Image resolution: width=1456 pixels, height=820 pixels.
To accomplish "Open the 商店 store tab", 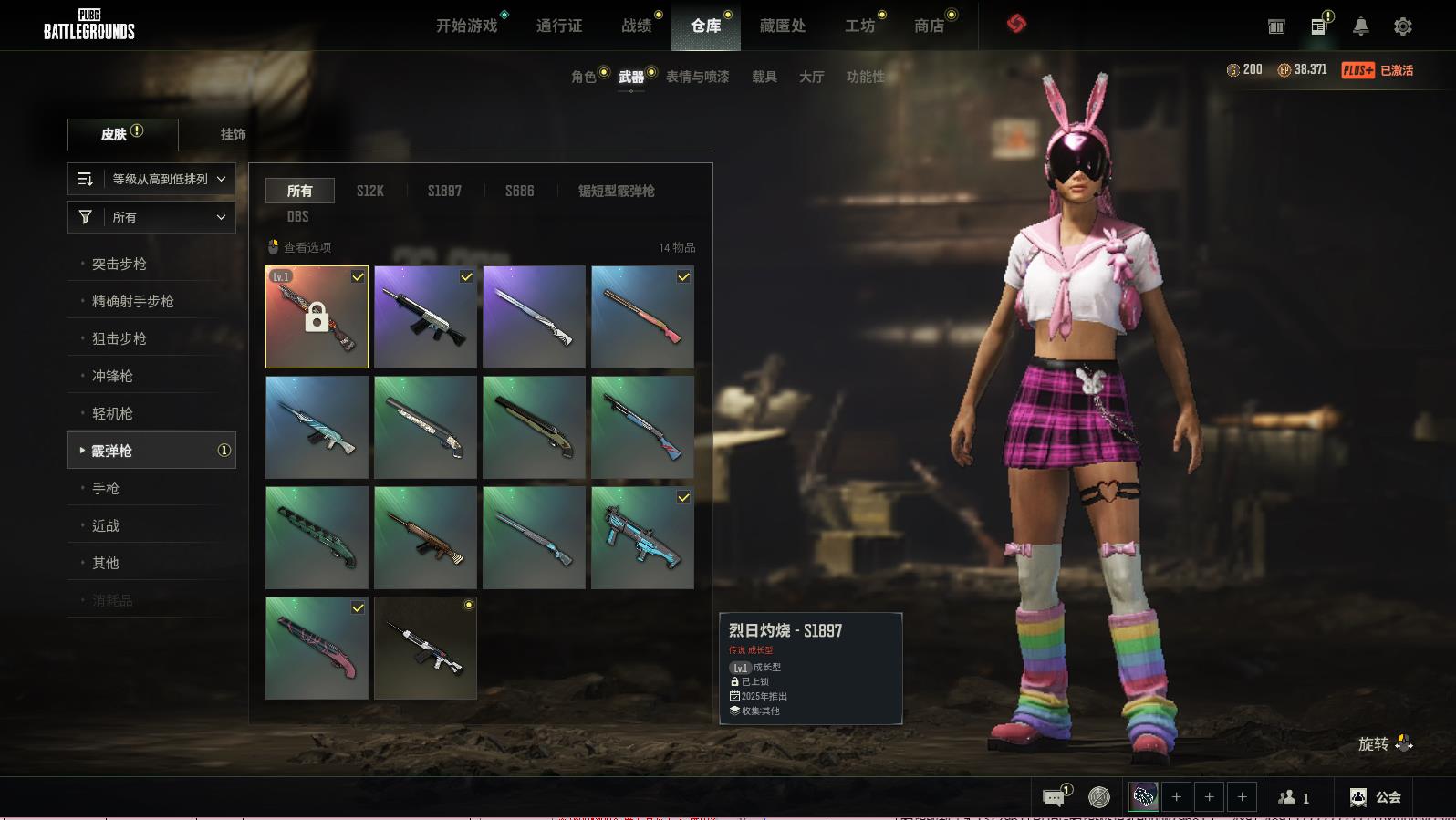I will [x=929, y=26].
